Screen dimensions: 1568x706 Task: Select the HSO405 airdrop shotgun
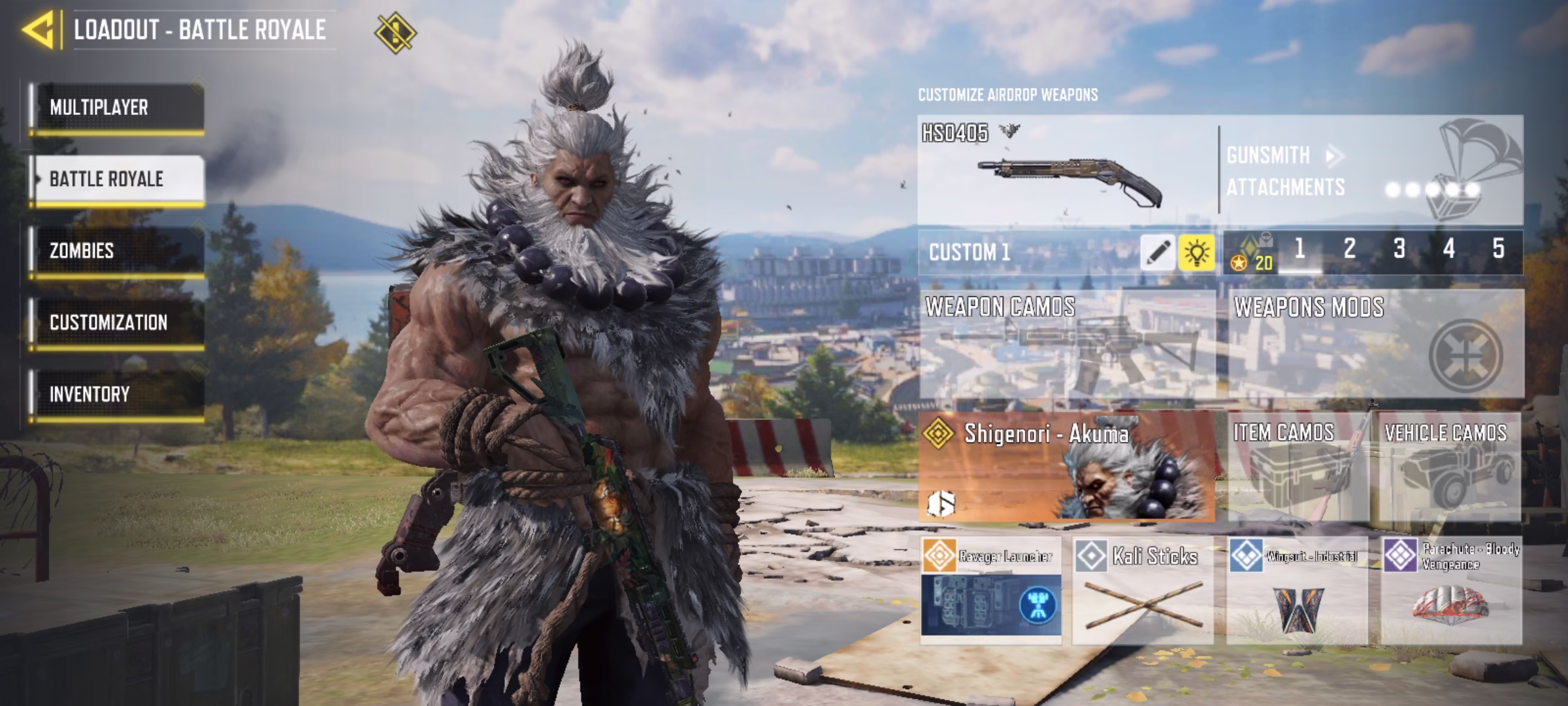coord(1067,171)
